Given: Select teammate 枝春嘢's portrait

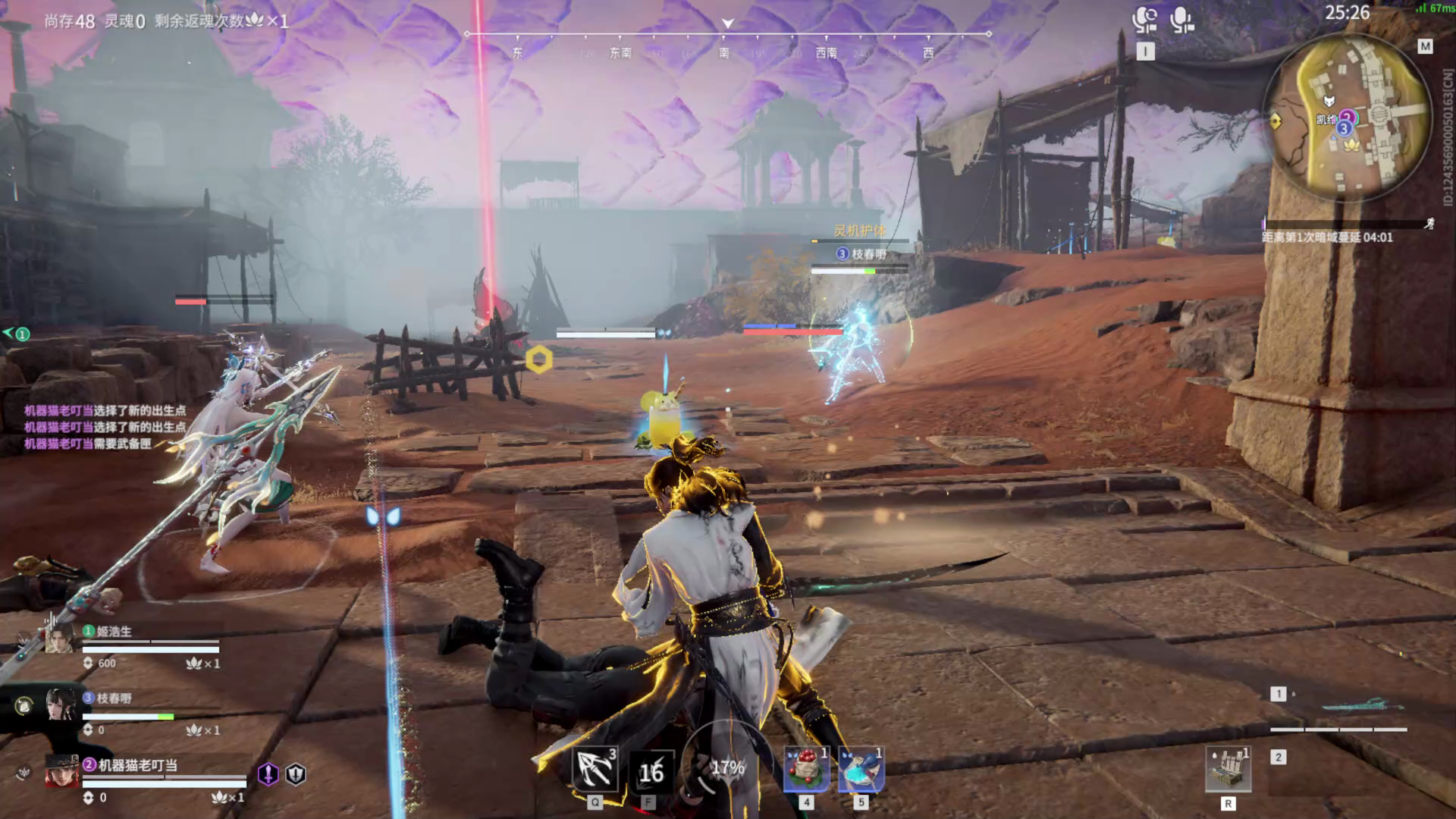Looking at the screenshot, I should coord(60,704).
